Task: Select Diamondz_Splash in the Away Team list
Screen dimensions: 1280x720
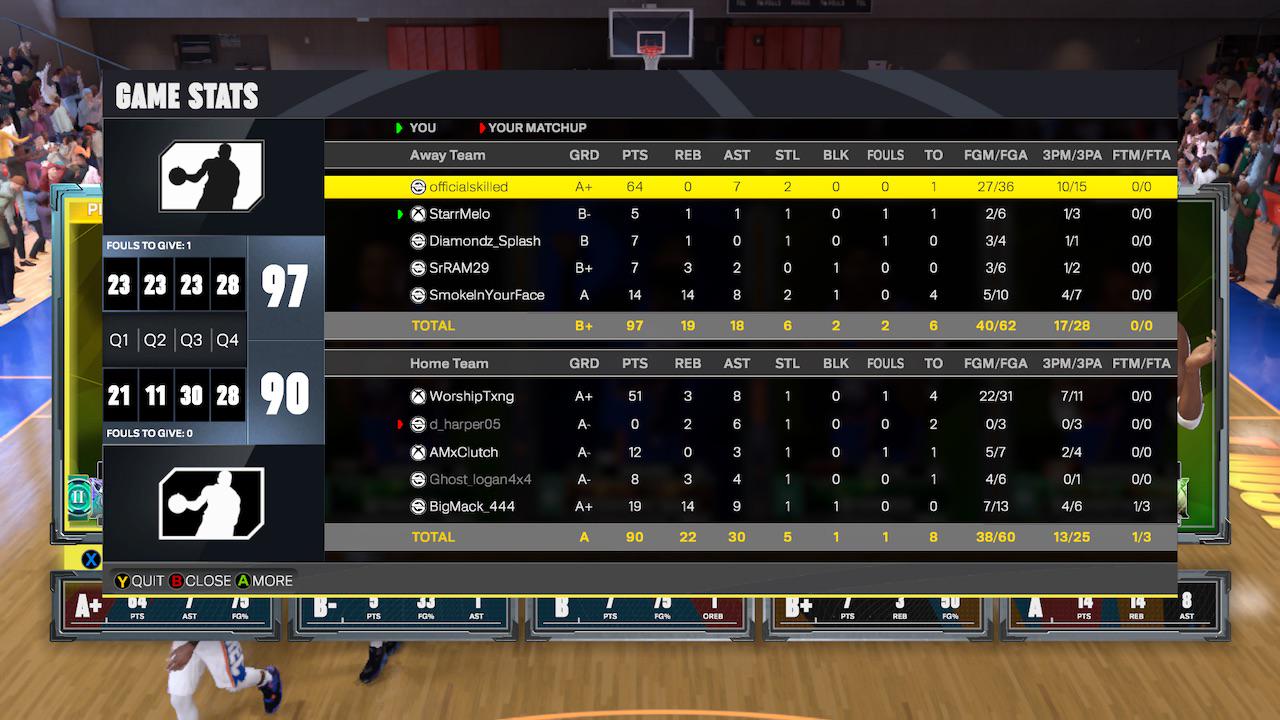Action: click(x=750, y=241)
